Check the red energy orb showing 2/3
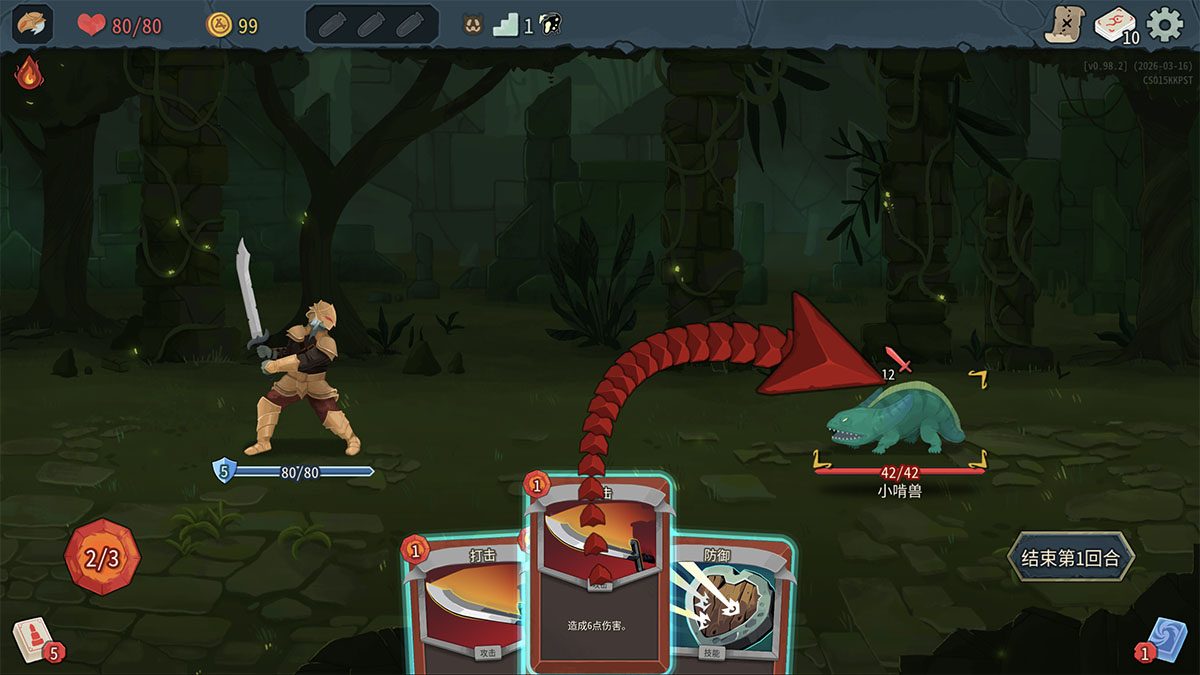 click(102, 557)
